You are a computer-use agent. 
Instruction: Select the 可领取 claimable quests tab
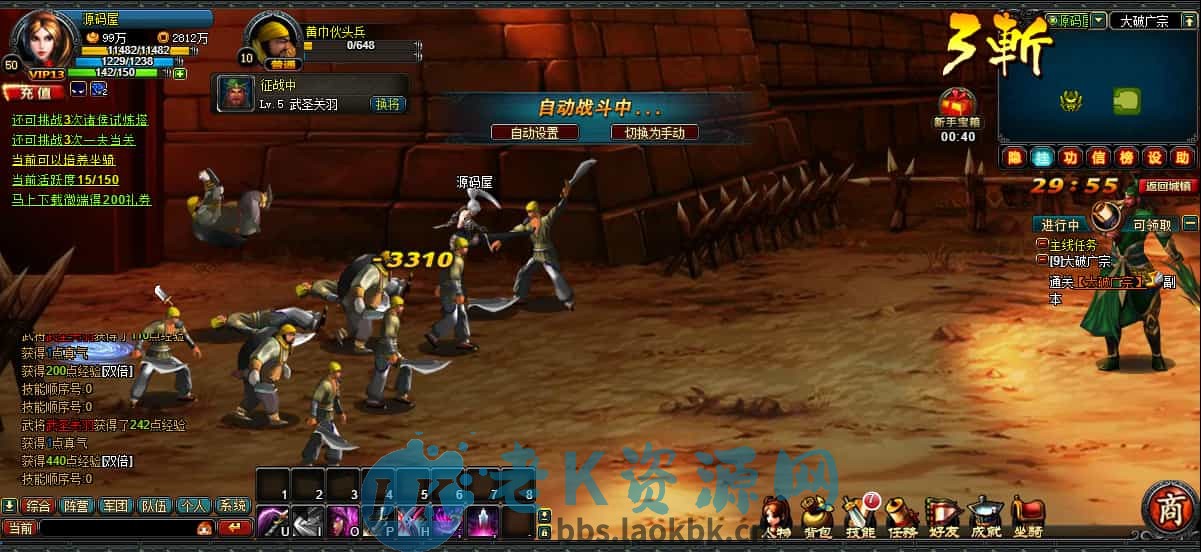(x=1151, y=224)
